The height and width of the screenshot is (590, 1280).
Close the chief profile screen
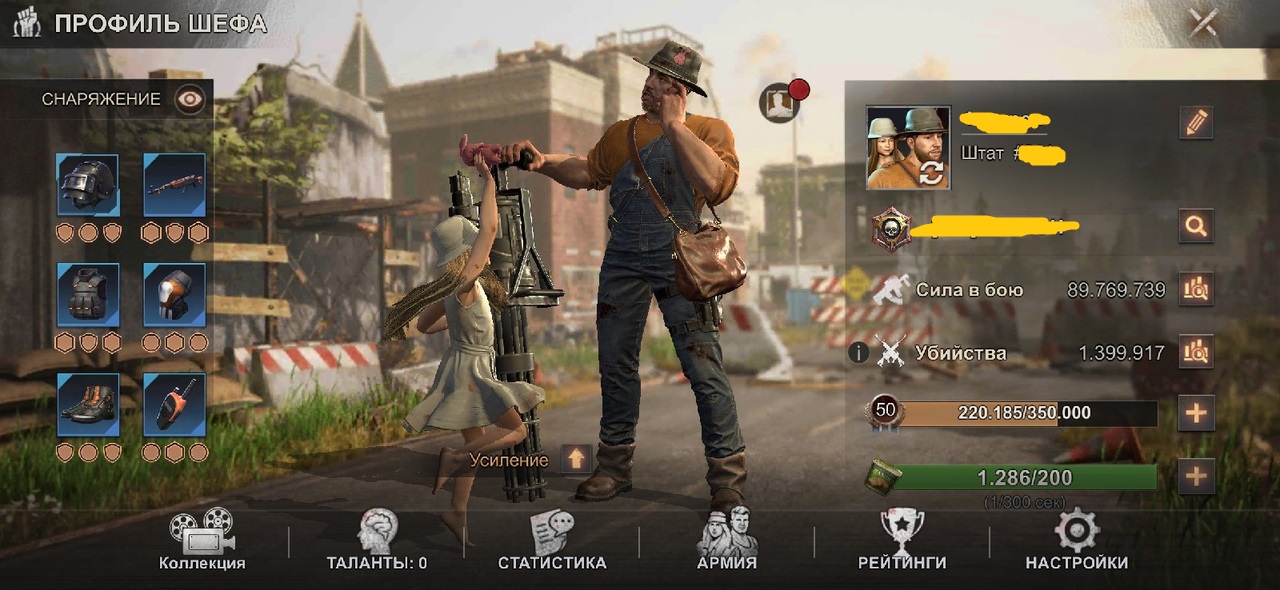pyautogui.click(x=1202, y=23)
